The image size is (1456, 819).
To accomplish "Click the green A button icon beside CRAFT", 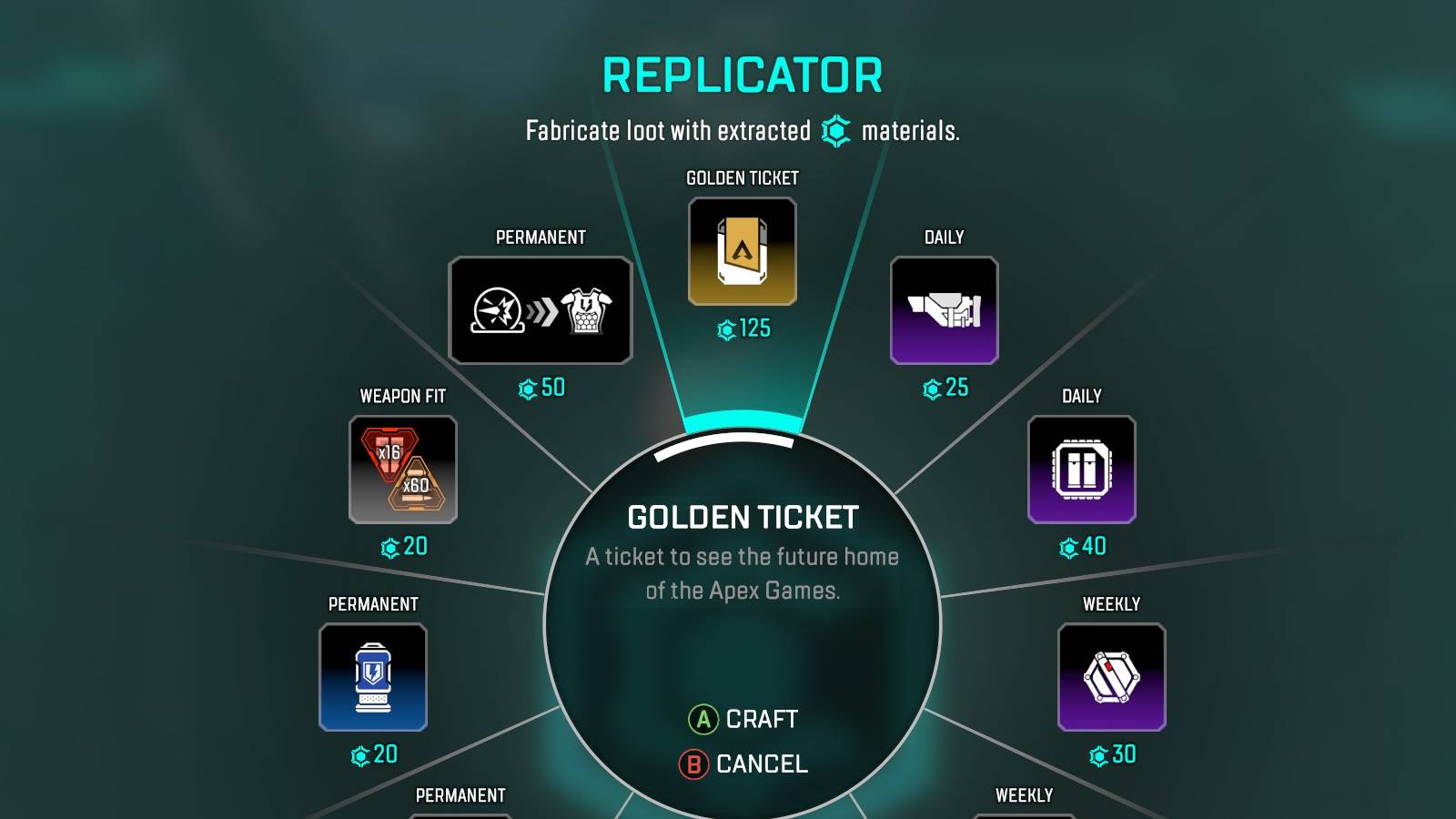I will [x=702, y=719].
